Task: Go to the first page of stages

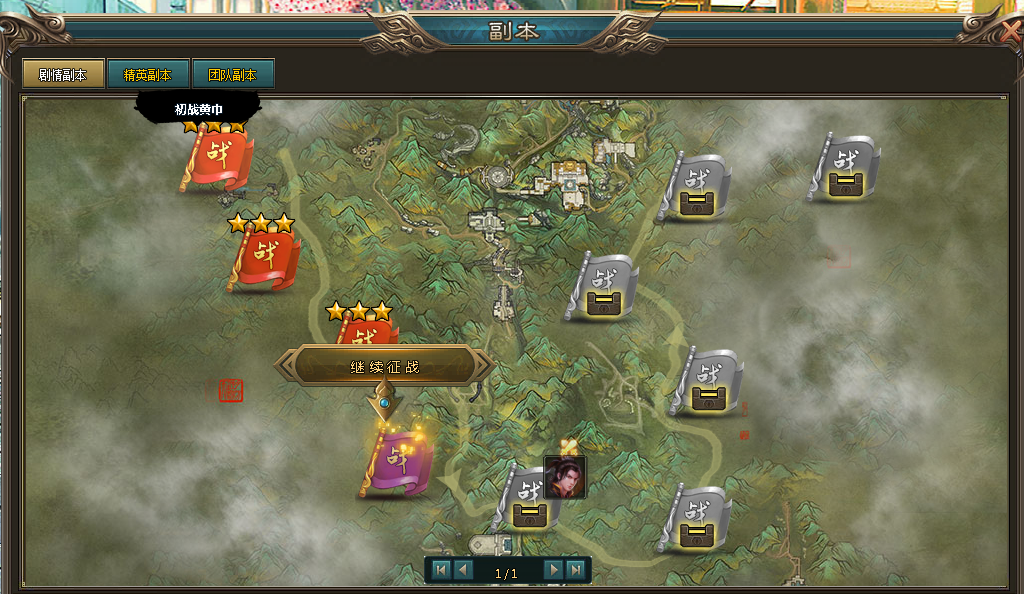Action: click(441, 570)
